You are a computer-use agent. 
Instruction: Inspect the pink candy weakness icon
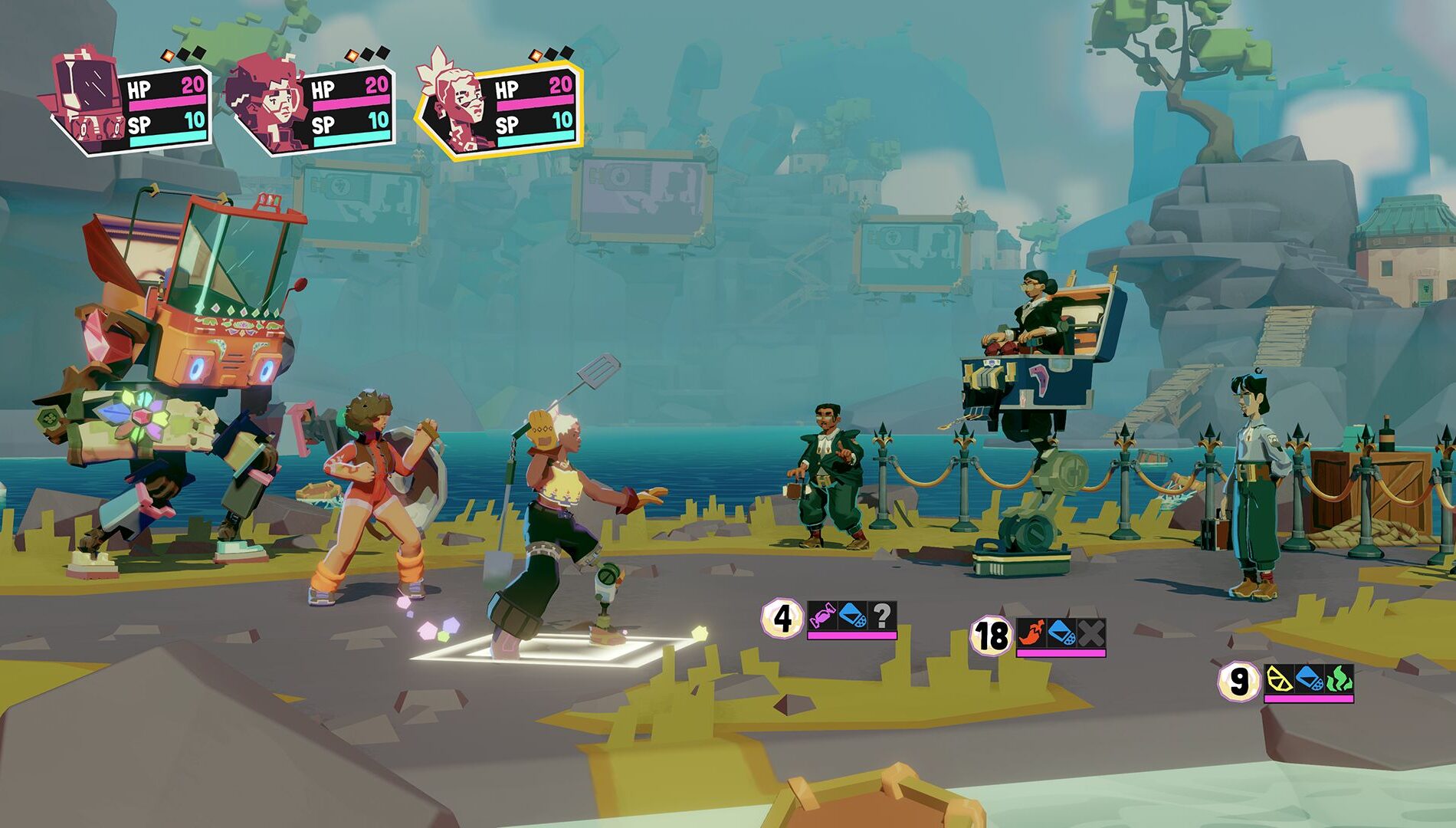[x=821, y=616]
